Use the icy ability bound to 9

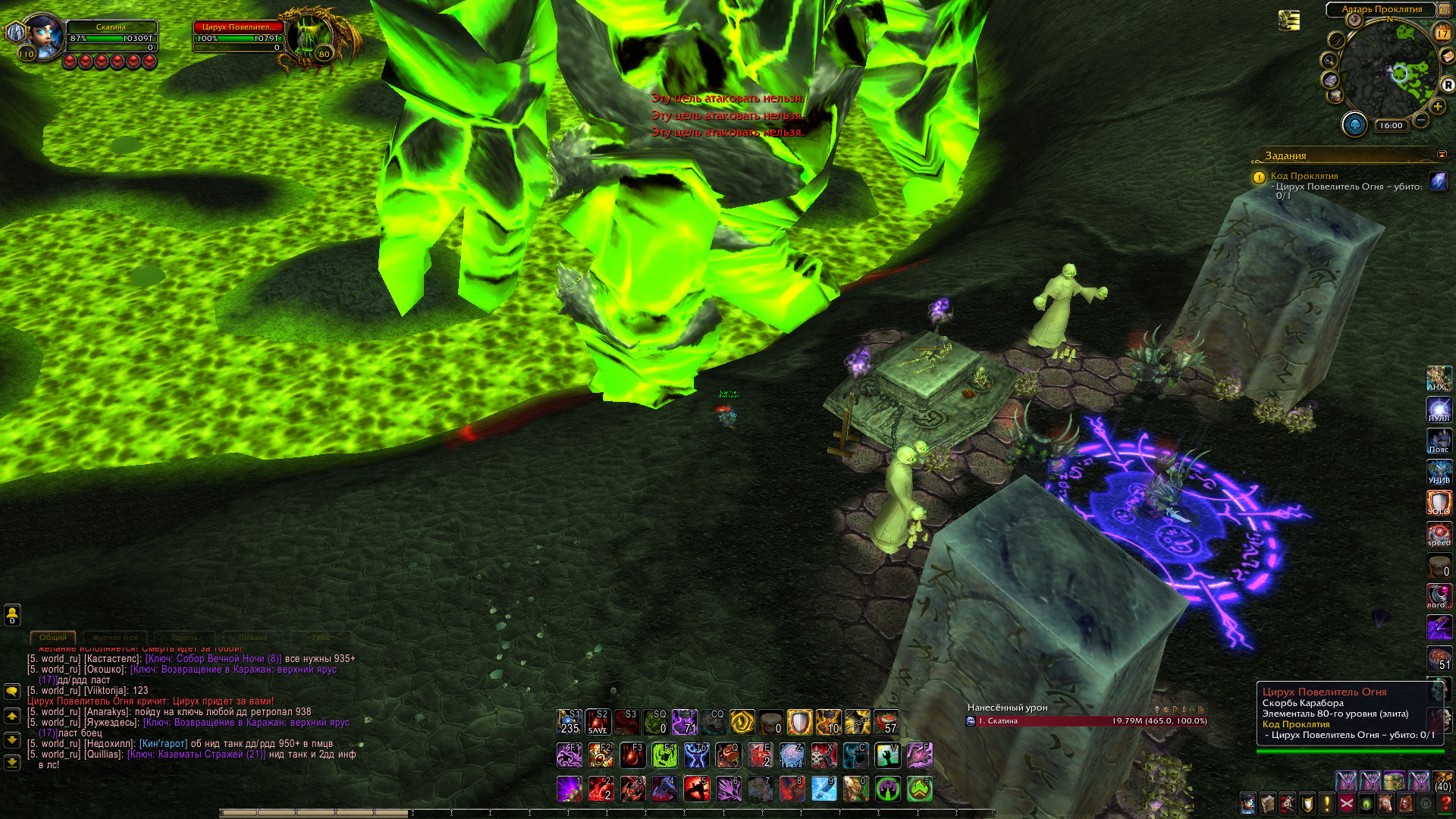pyautogui.click(x=824, y=789)
